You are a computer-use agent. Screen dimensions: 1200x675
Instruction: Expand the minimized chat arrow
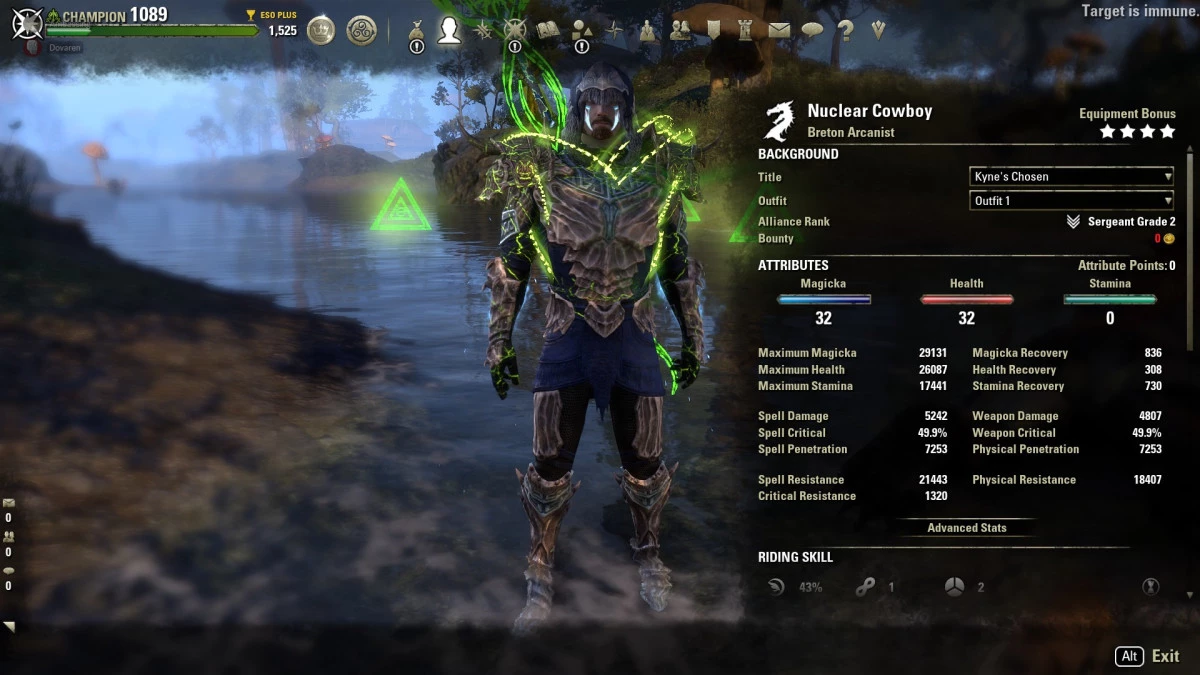coord(9,627)
